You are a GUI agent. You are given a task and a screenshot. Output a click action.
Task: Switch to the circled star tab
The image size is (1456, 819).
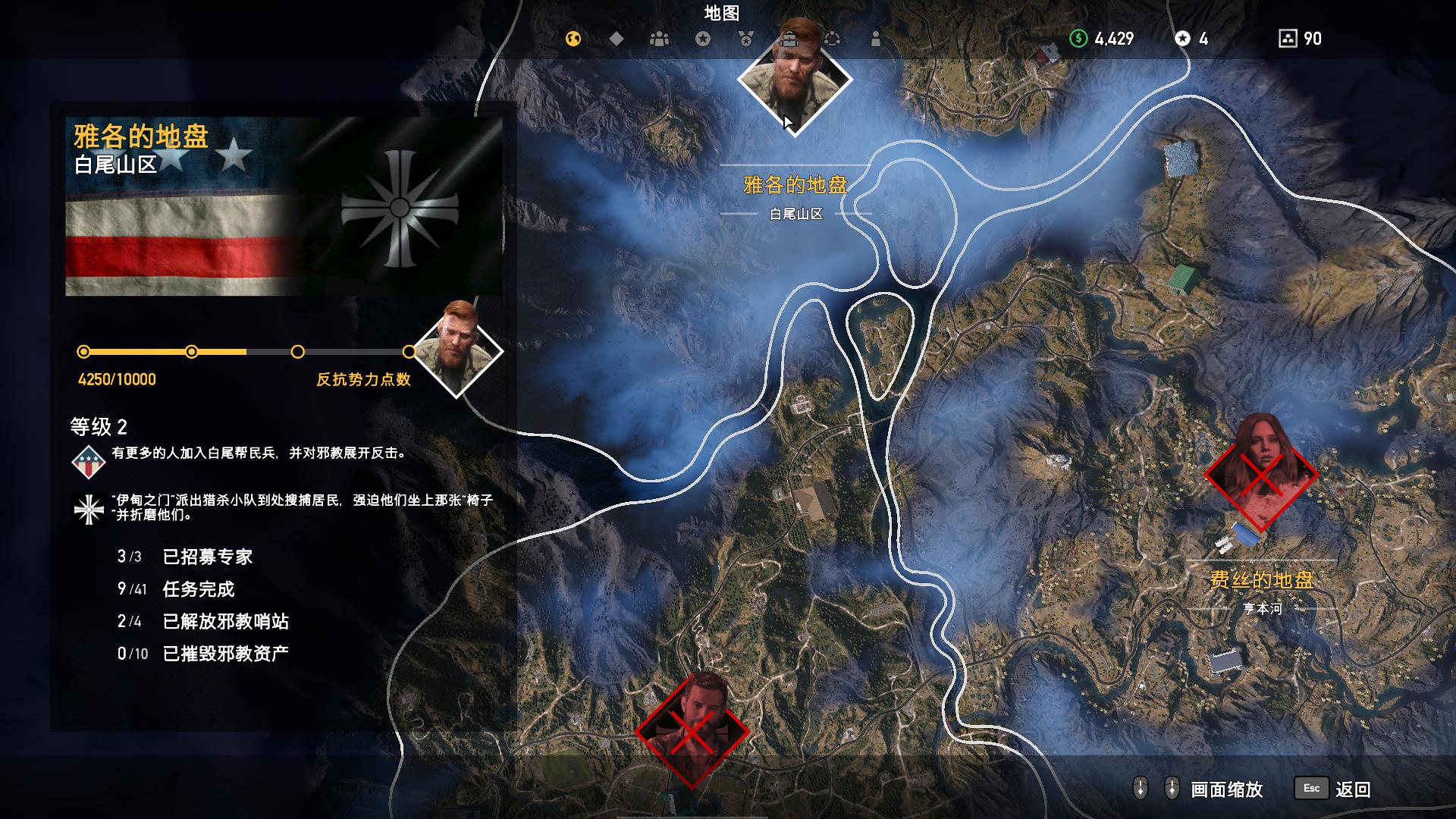point(703,39)
